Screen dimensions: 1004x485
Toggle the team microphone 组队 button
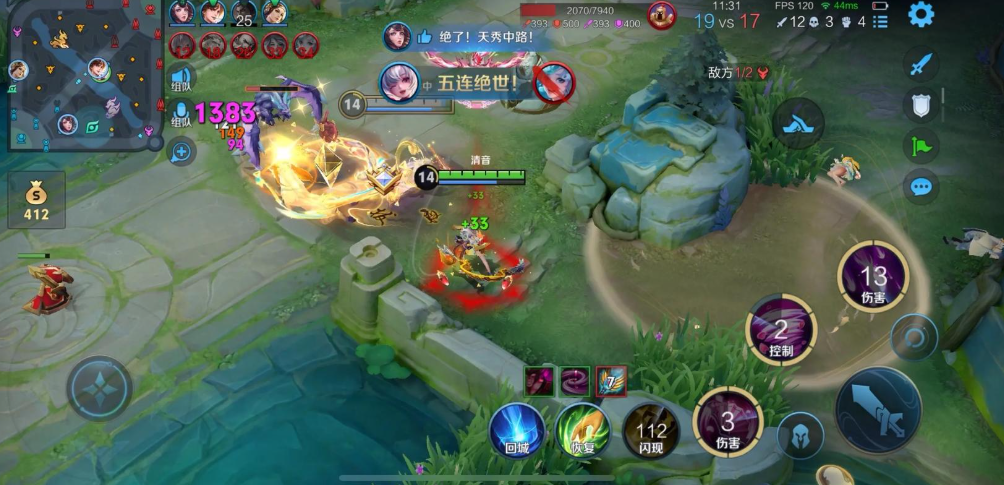tap(181, 114)
